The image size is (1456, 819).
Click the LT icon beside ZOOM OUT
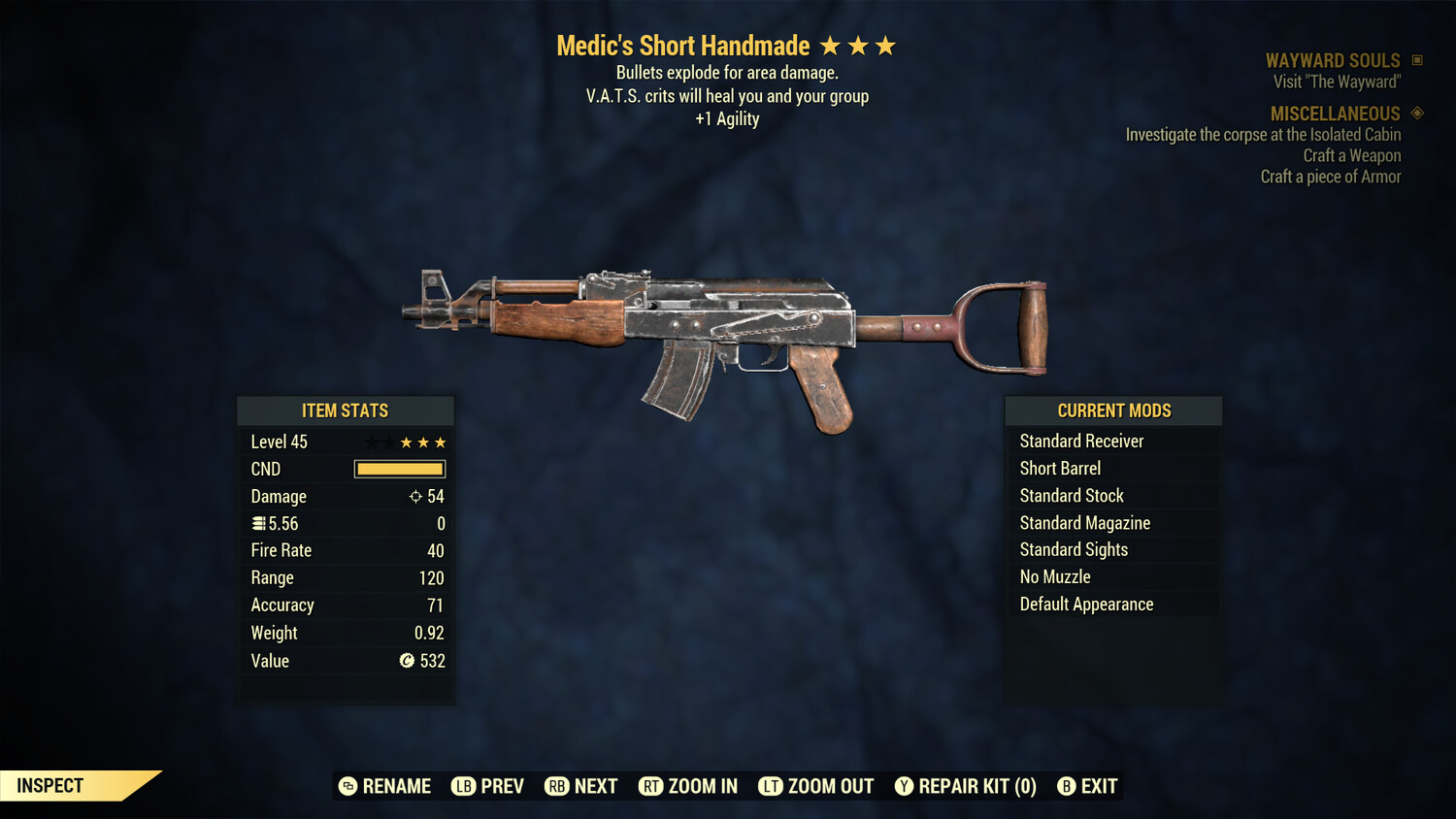772,786
